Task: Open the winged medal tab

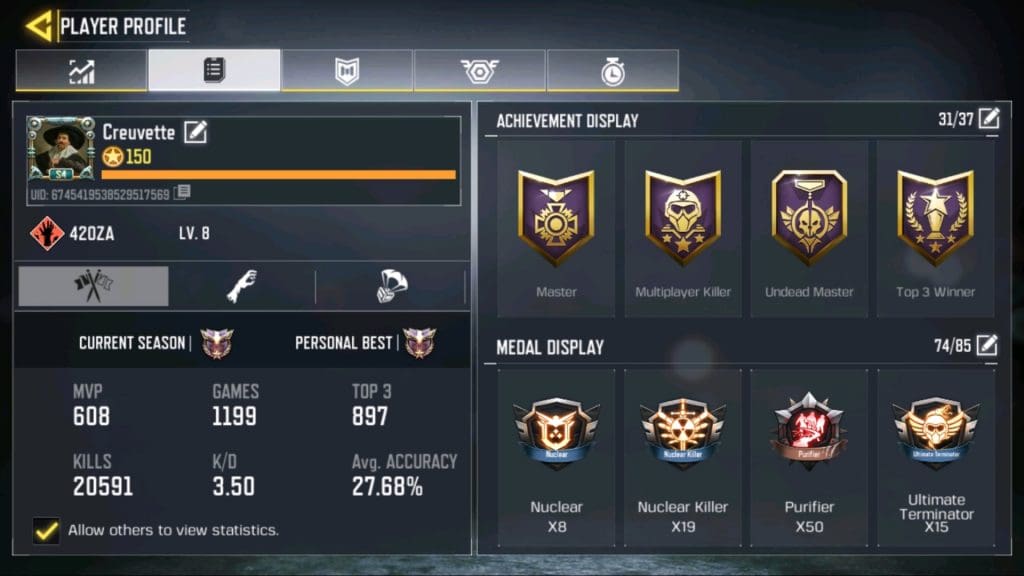Action: 480,71
